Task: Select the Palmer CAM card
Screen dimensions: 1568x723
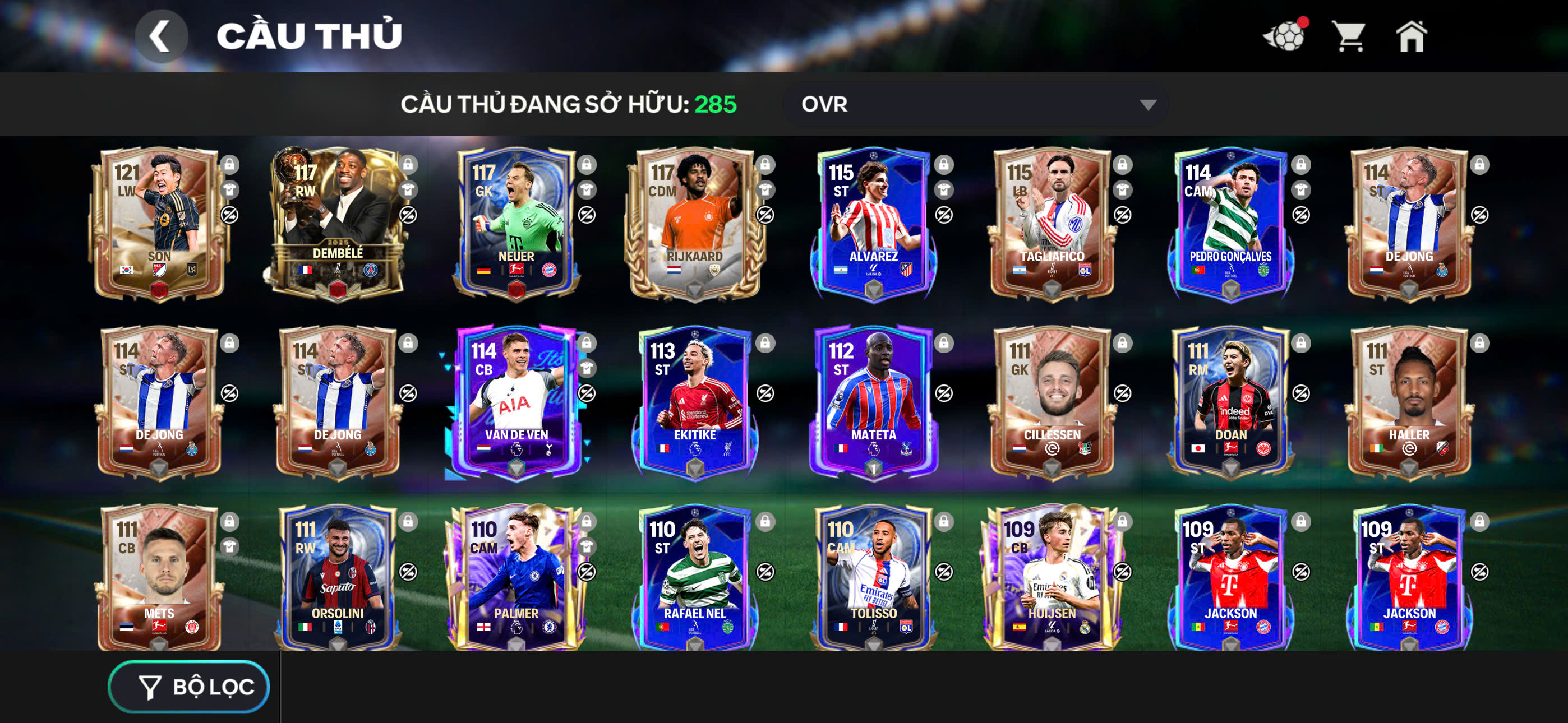Action: click(x=516, y=578)
